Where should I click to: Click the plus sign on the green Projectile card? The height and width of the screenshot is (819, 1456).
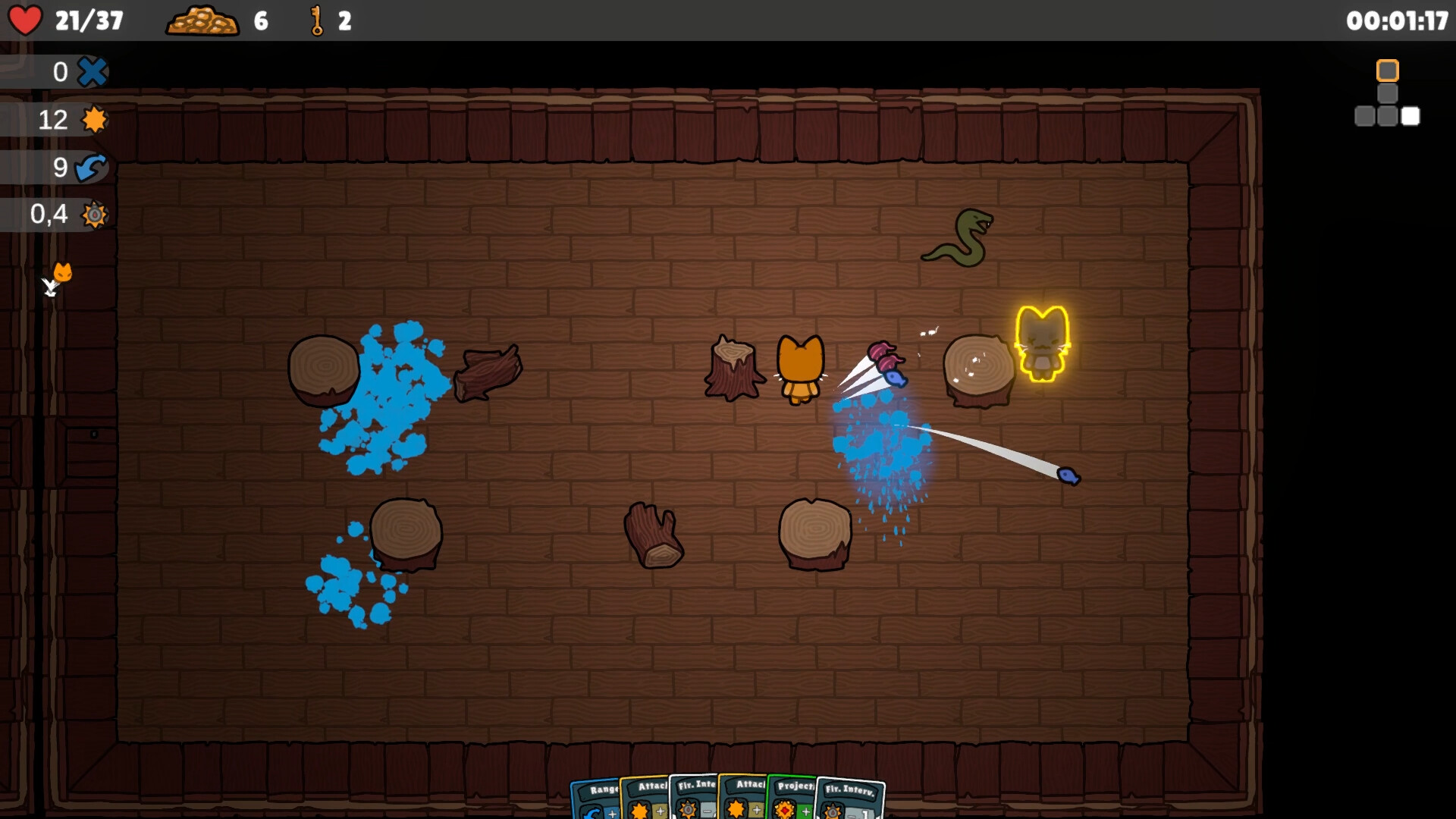[x=806, y=813]
